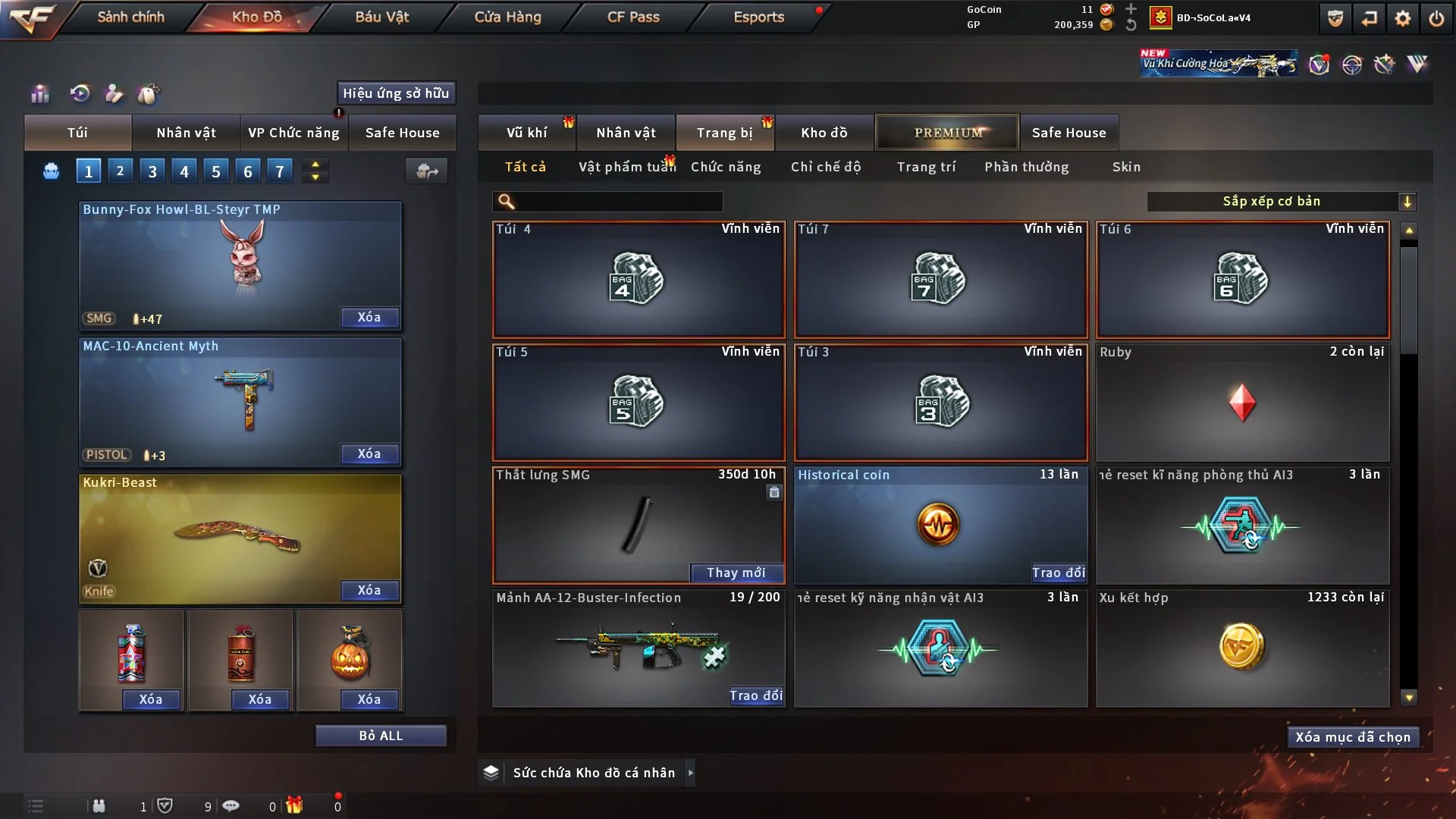Open the CF Pass menu
The image size is (1456, 819).
633,17
